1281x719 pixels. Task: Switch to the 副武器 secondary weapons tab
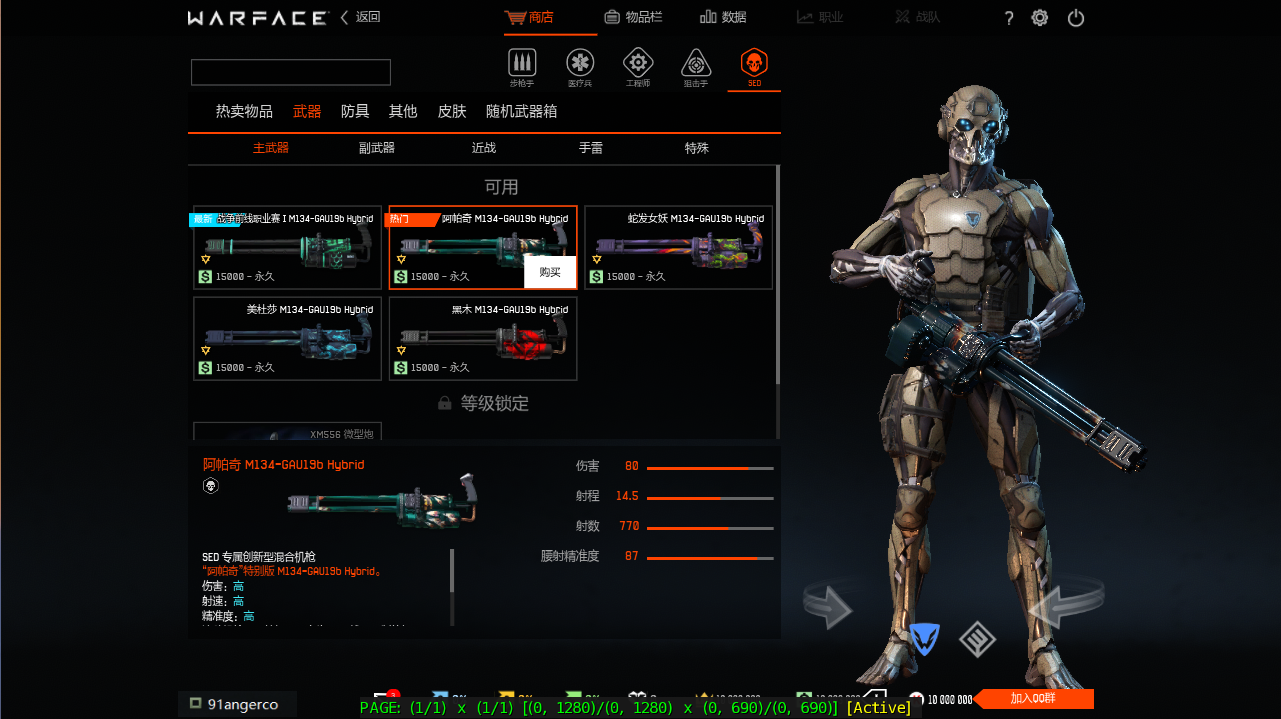click(x=377, y=148)
